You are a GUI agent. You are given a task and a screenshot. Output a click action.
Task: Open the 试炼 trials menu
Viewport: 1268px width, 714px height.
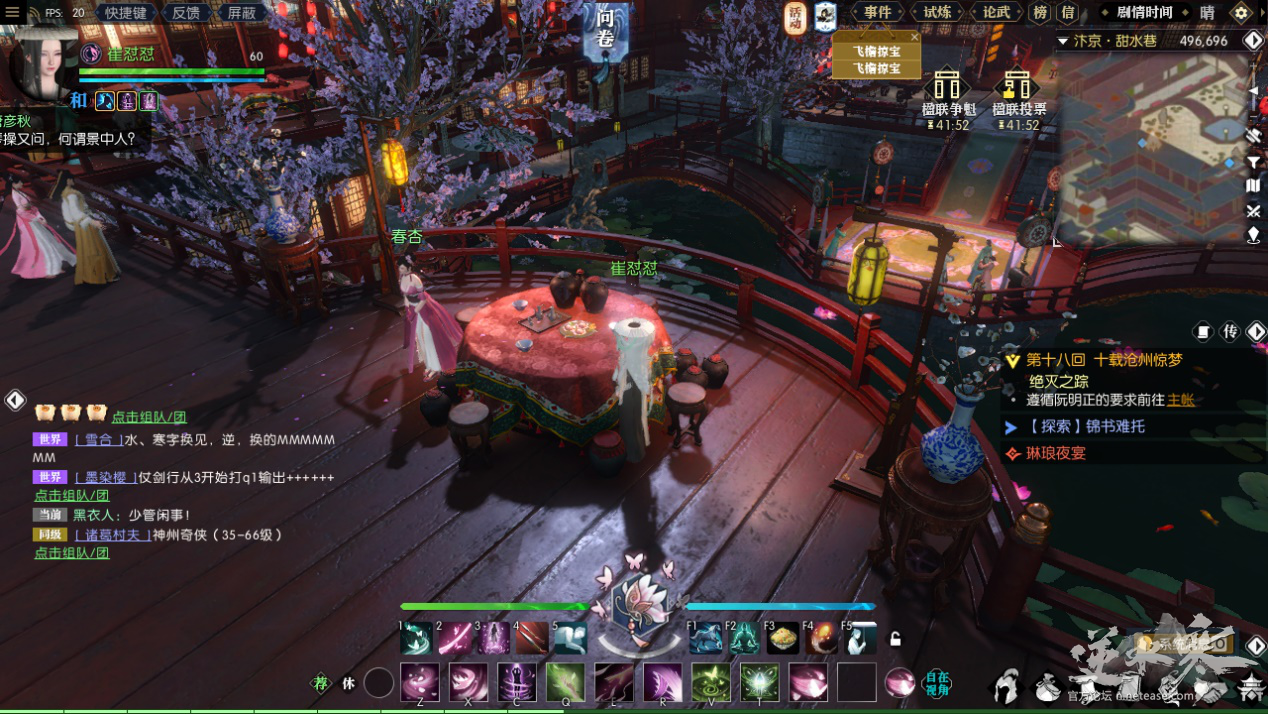coord(937,13)
